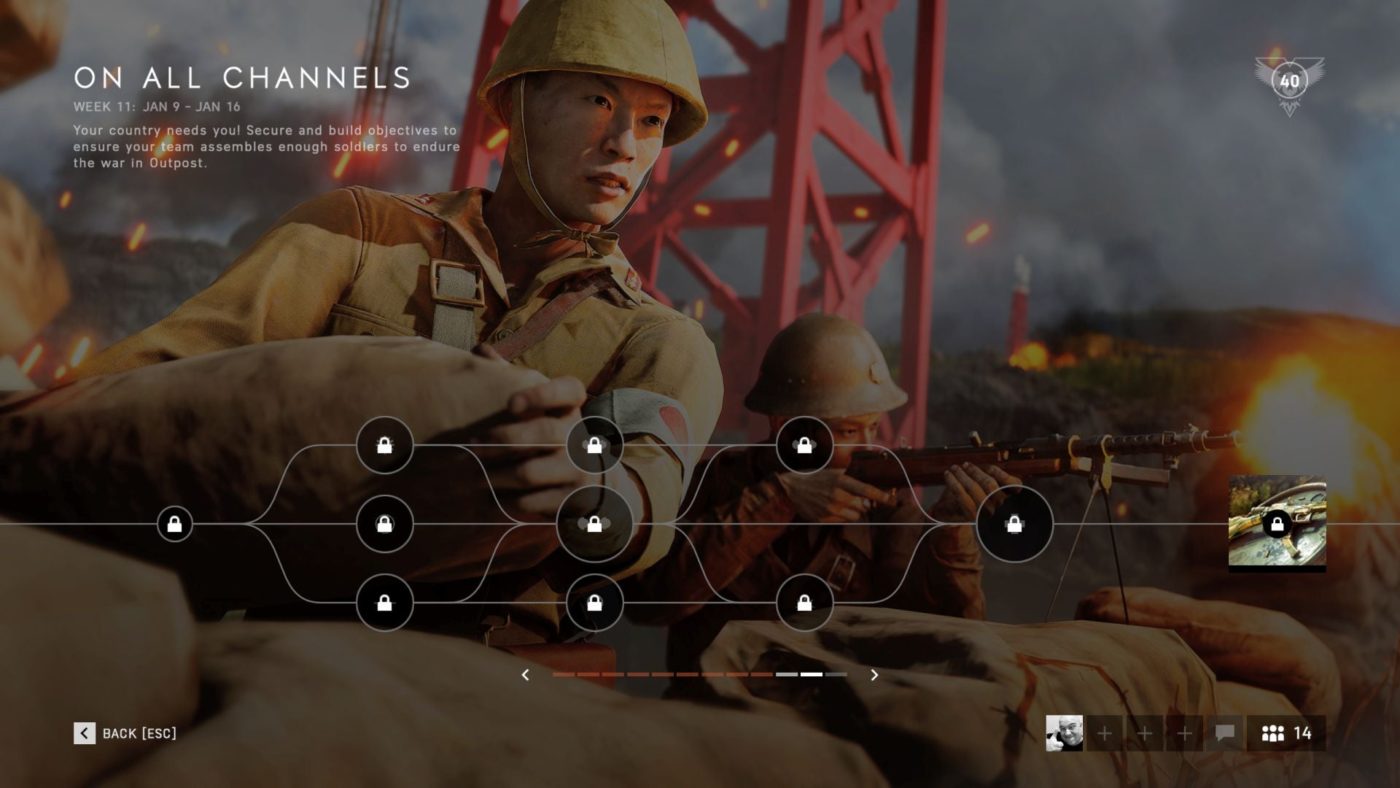
Task: Select the top-middle locked objective node
Action: tap(594, 446)
